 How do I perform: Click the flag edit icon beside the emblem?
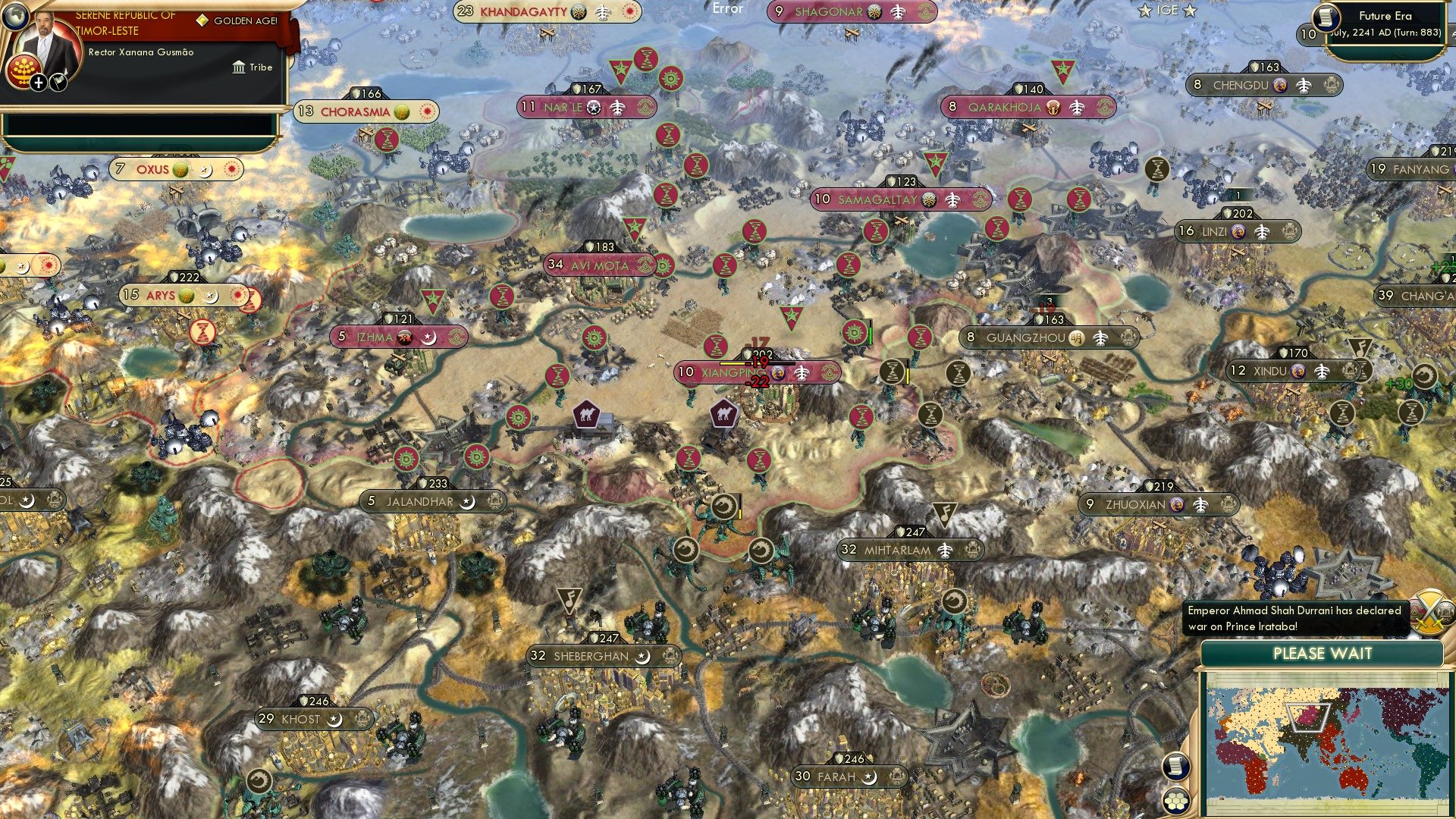point(58,83)
